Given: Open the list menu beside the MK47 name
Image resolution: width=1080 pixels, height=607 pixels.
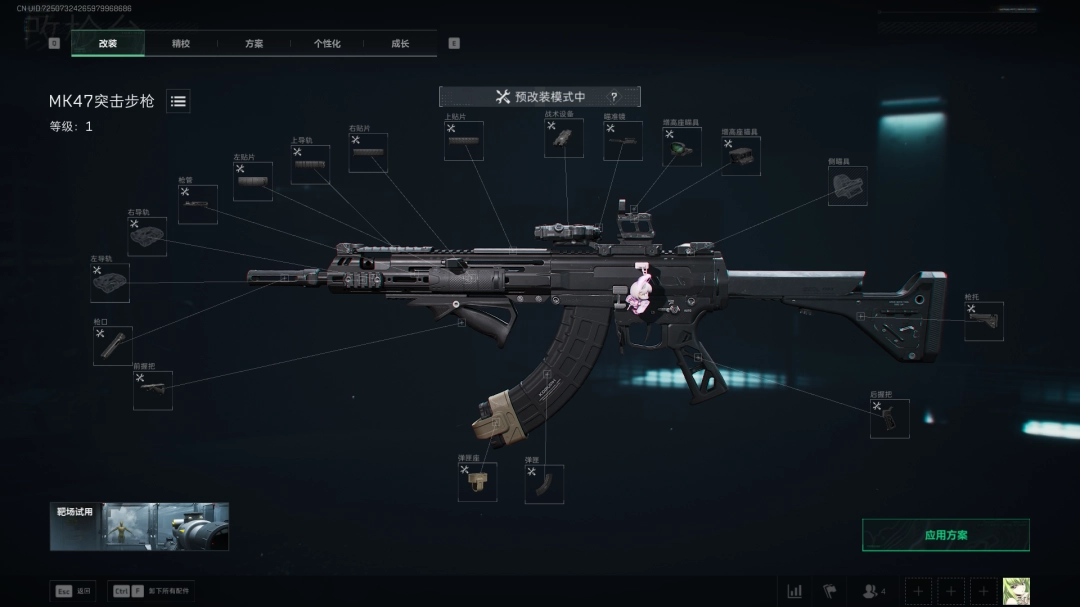Looking at the screenshot, I should (x=178, y=101).
